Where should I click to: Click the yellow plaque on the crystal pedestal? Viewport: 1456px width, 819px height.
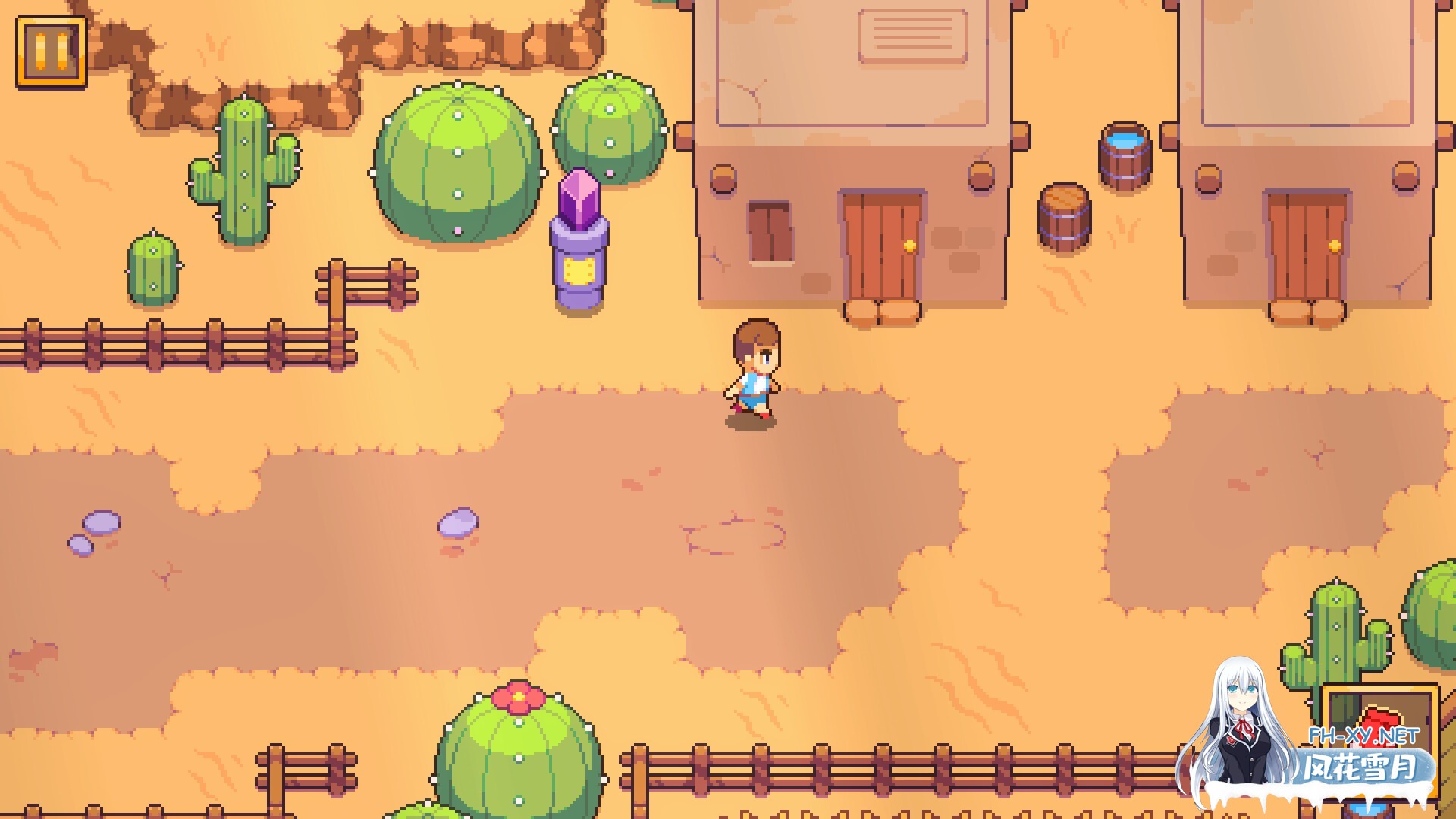pos(581,269)
